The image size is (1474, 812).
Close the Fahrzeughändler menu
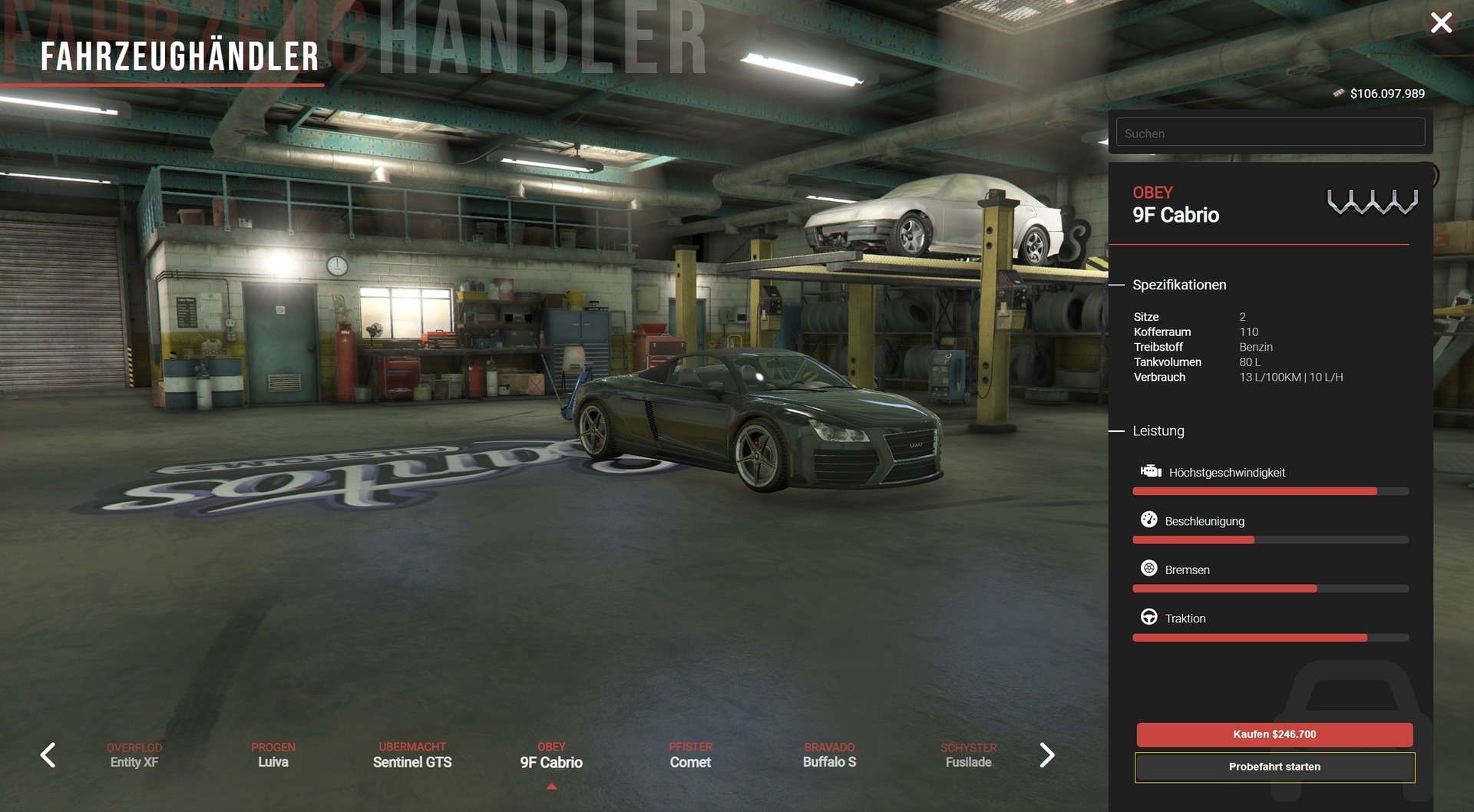(x=1441, y=23)
